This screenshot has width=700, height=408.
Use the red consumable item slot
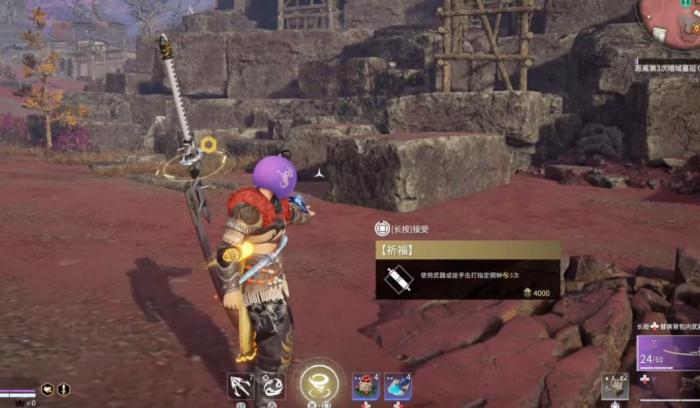365,386
